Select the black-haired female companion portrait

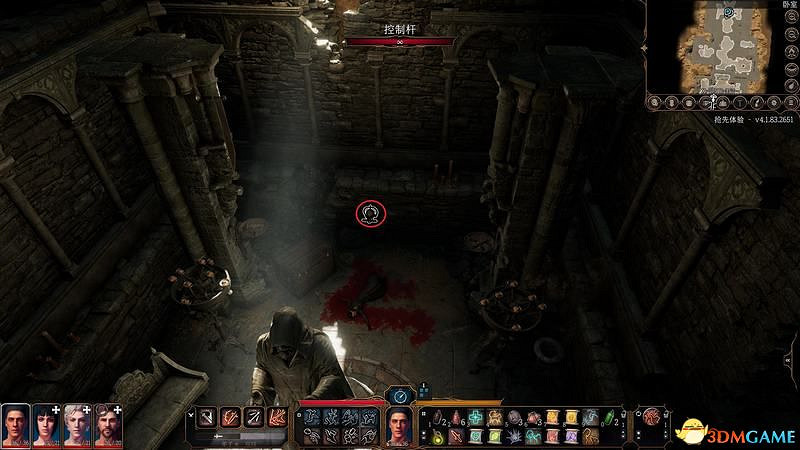45,425
